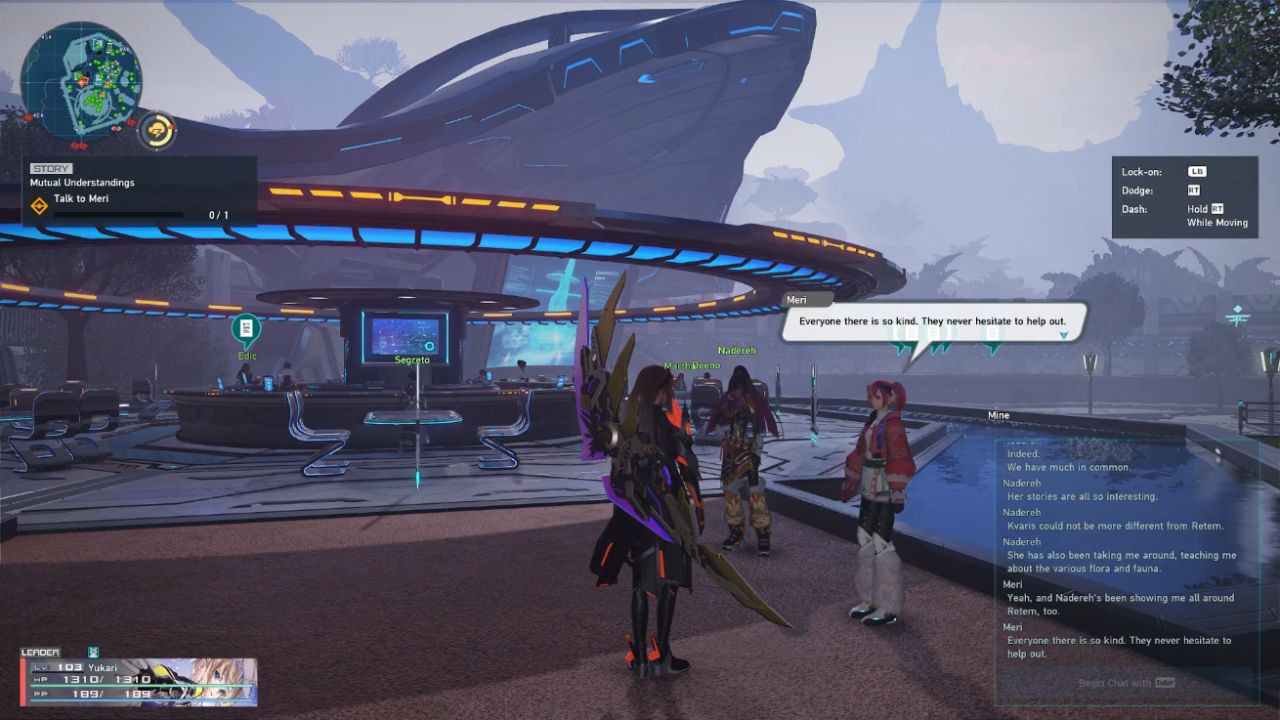Click the orange quest marker beside Talk to Meri
Viewport: 1280px width, 720px height.
(39, 206)
